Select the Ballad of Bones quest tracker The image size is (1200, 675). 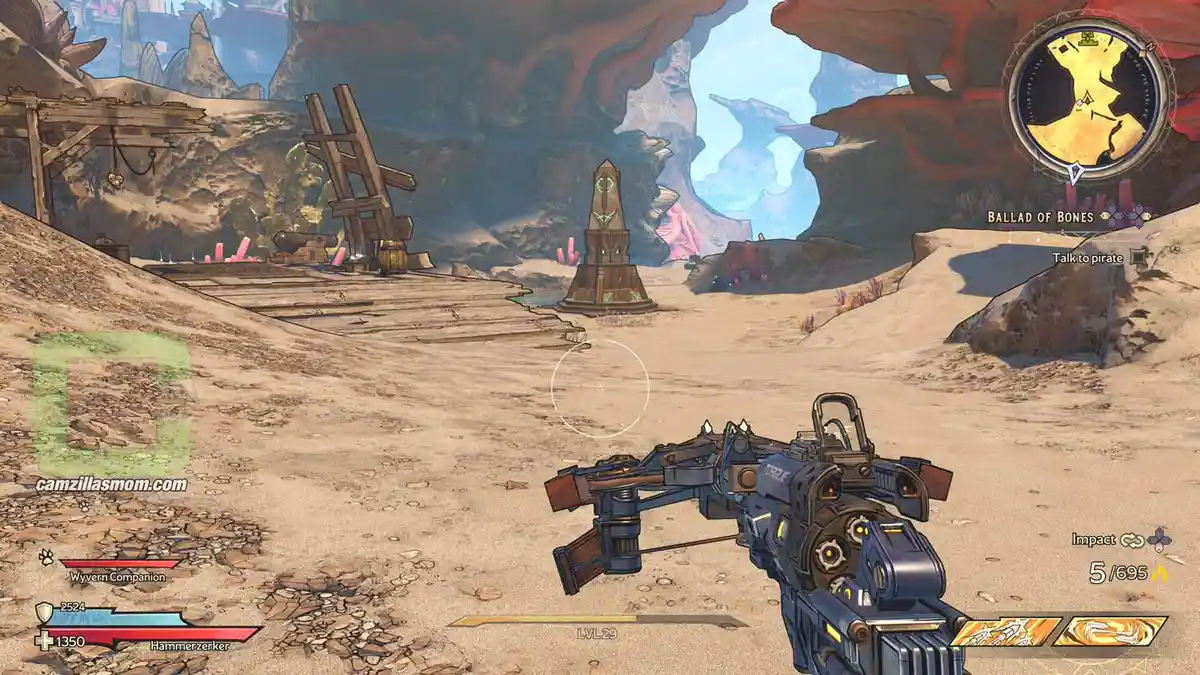click(x=1043, y=216)
